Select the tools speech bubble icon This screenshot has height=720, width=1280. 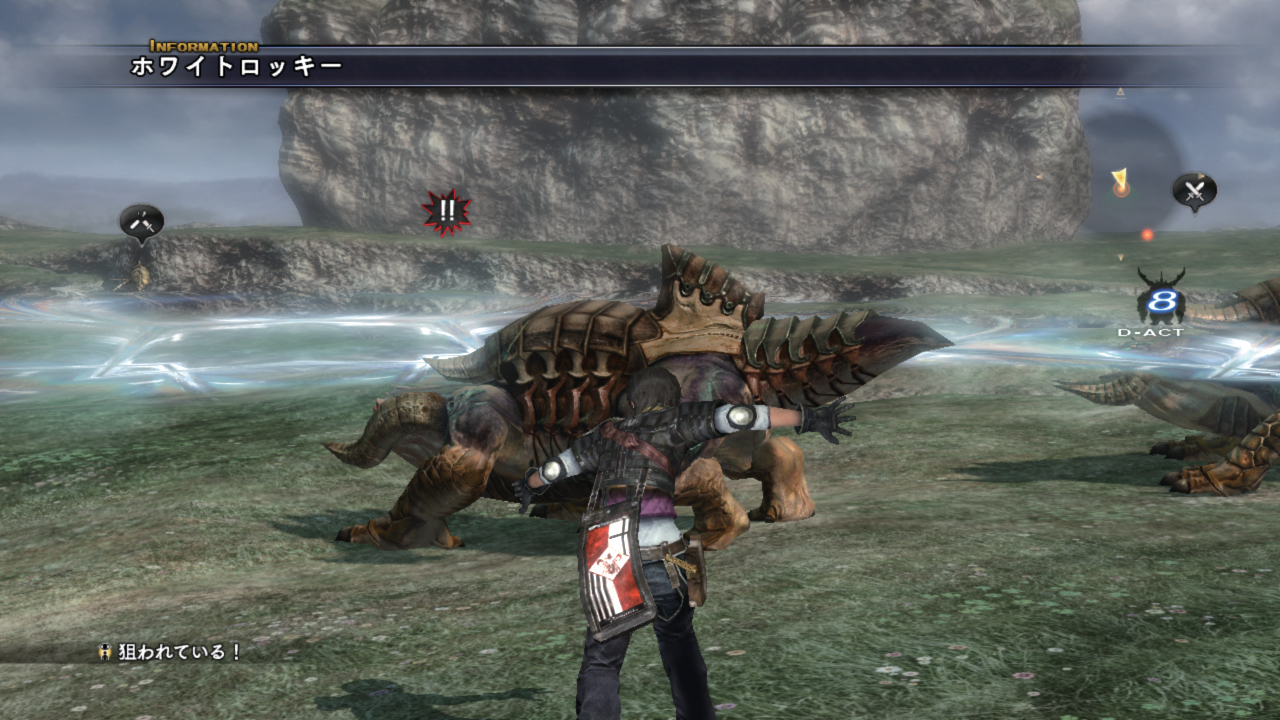141,221
